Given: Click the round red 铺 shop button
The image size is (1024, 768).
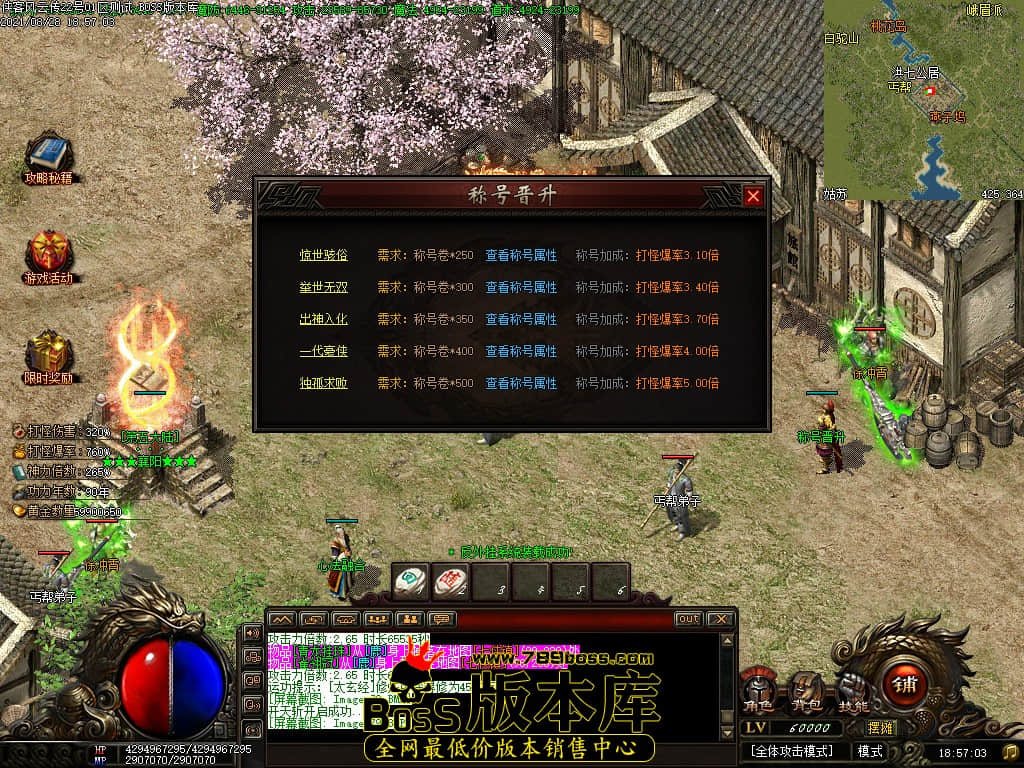Looking at the screenshot, I should click(906, 685).
